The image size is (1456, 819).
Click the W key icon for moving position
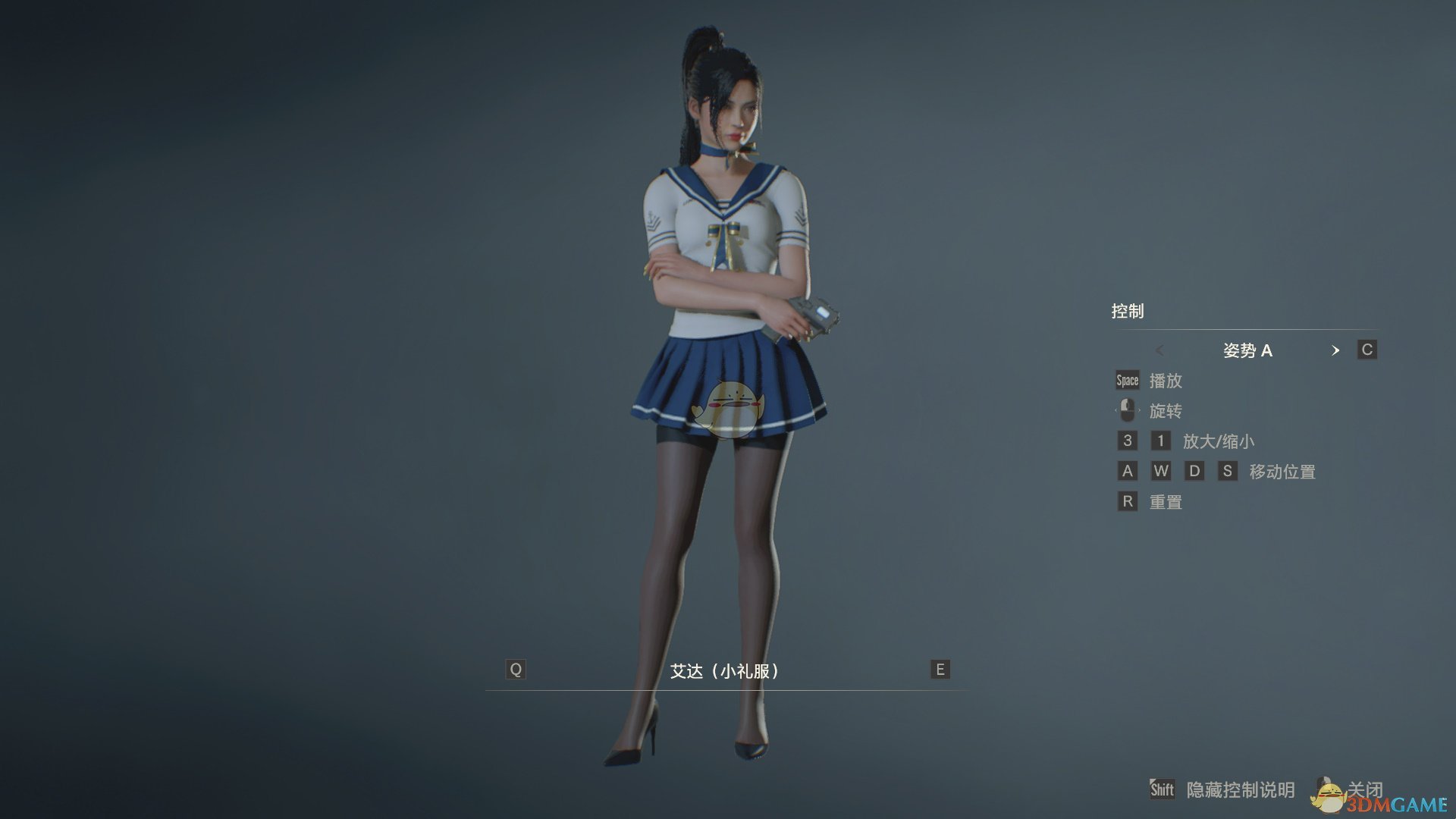tap(1161, 471)
